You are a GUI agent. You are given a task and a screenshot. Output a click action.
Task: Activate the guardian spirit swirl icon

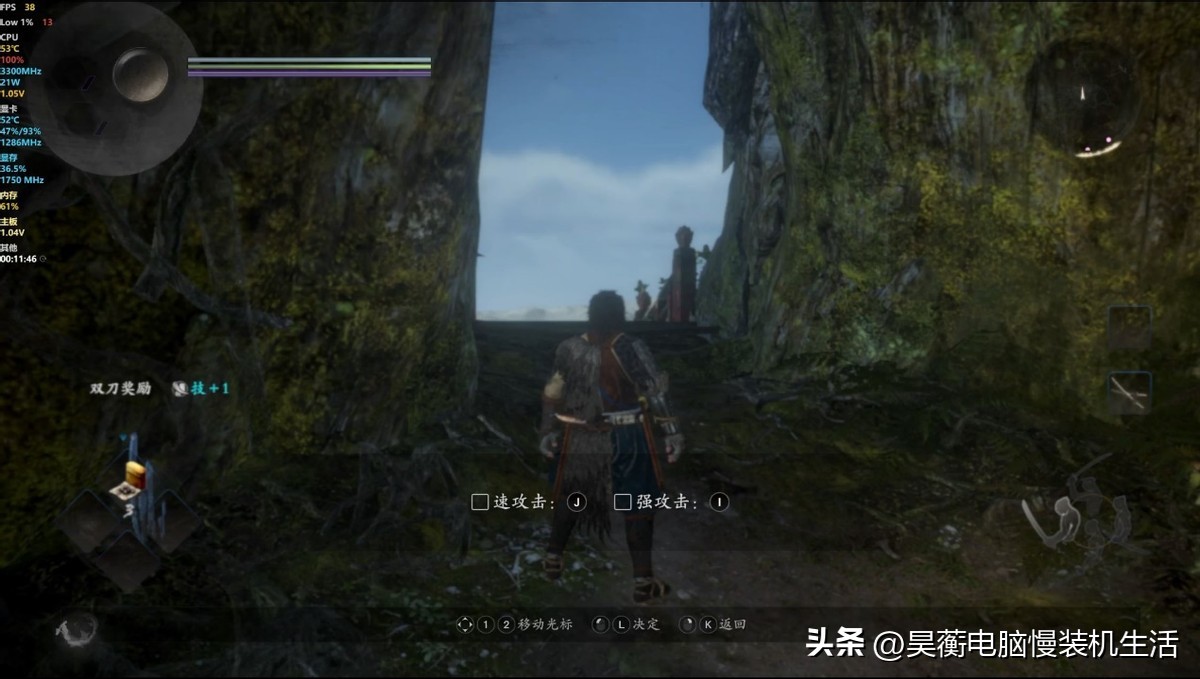click(77, 630)
